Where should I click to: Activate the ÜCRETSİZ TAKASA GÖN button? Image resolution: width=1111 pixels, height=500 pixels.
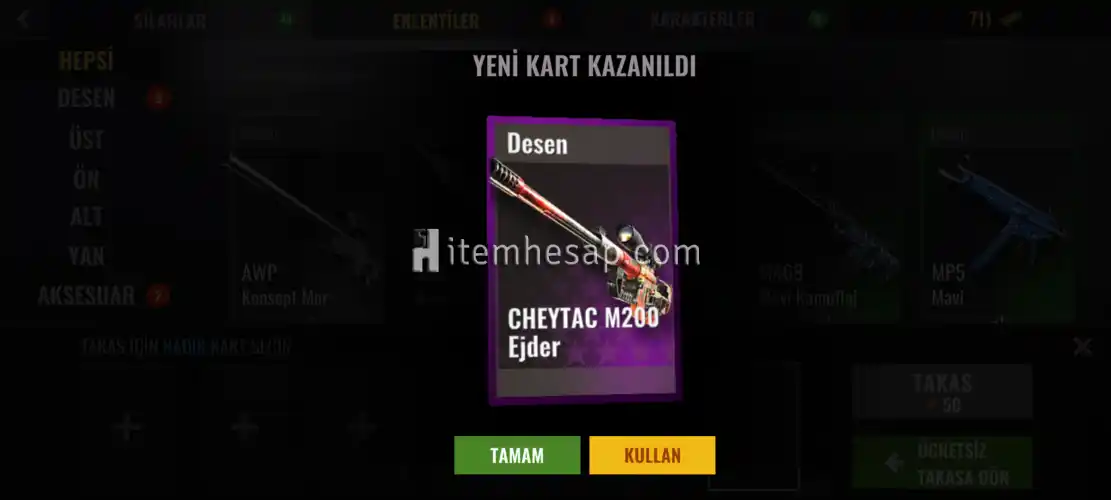tap(942, 463)
